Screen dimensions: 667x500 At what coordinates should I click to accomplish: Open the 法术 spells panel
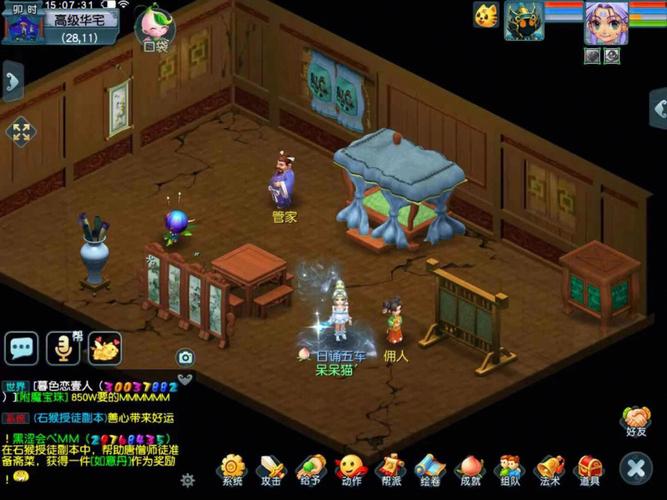[x=549, y=468]
